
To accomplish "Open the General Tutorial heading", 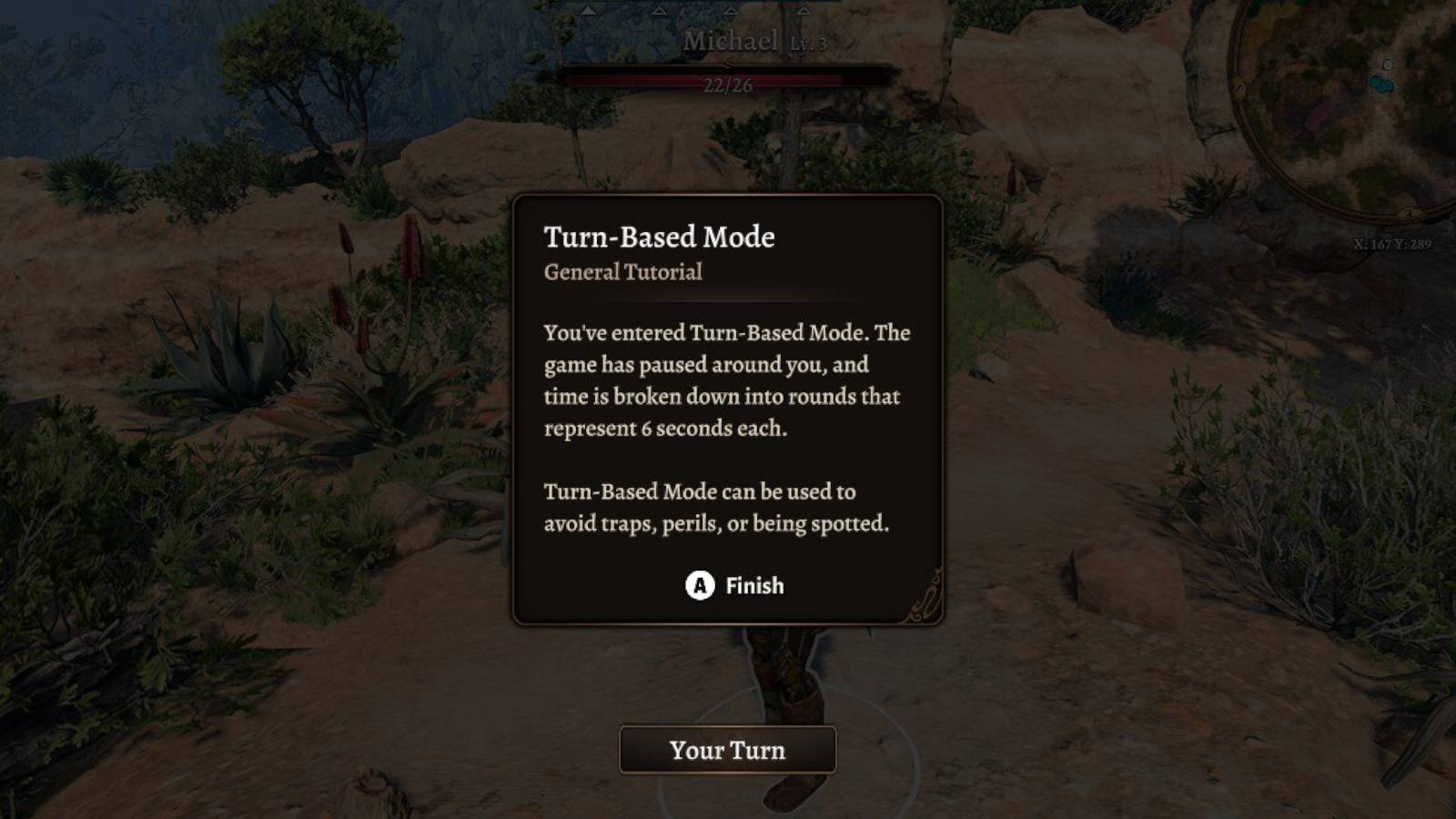I will [624, 270].
